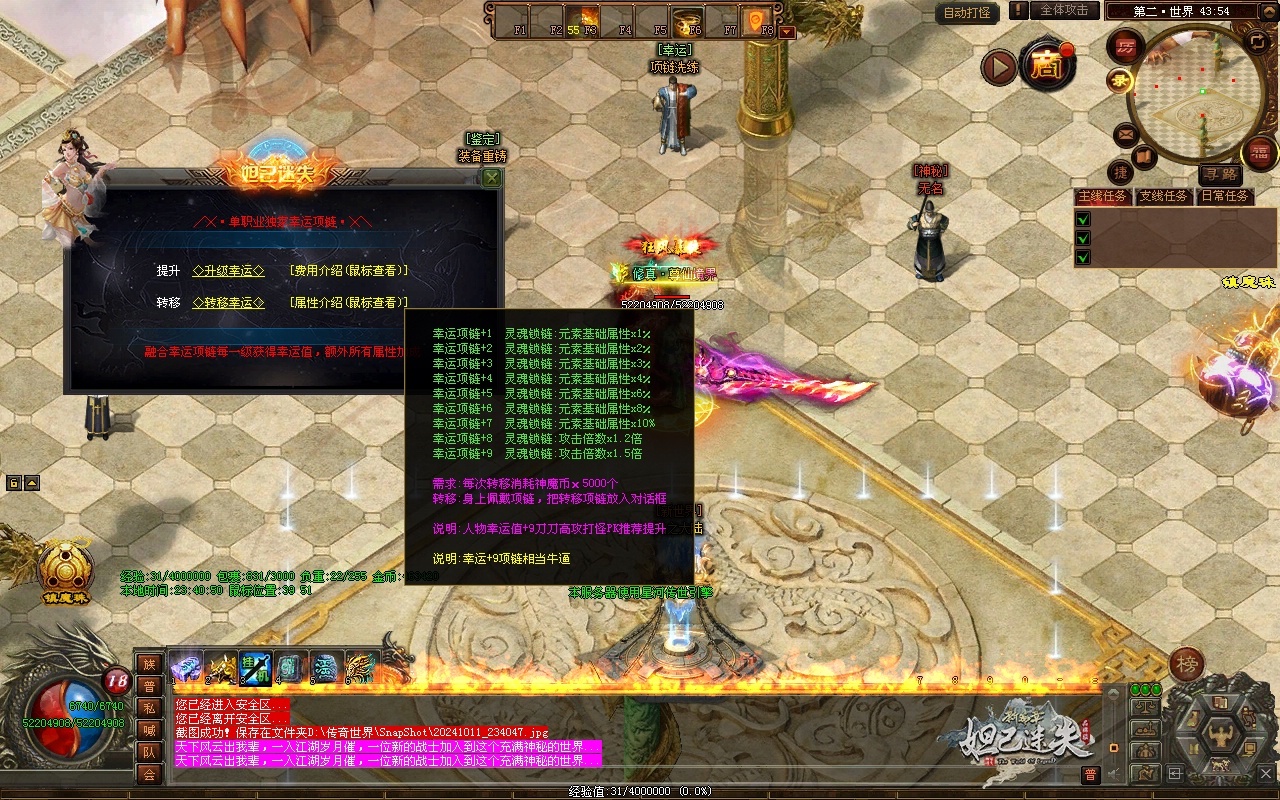Open the balance scales trade button
Viewport: 1280px width, 800px height.
(x=1146, y=708)
